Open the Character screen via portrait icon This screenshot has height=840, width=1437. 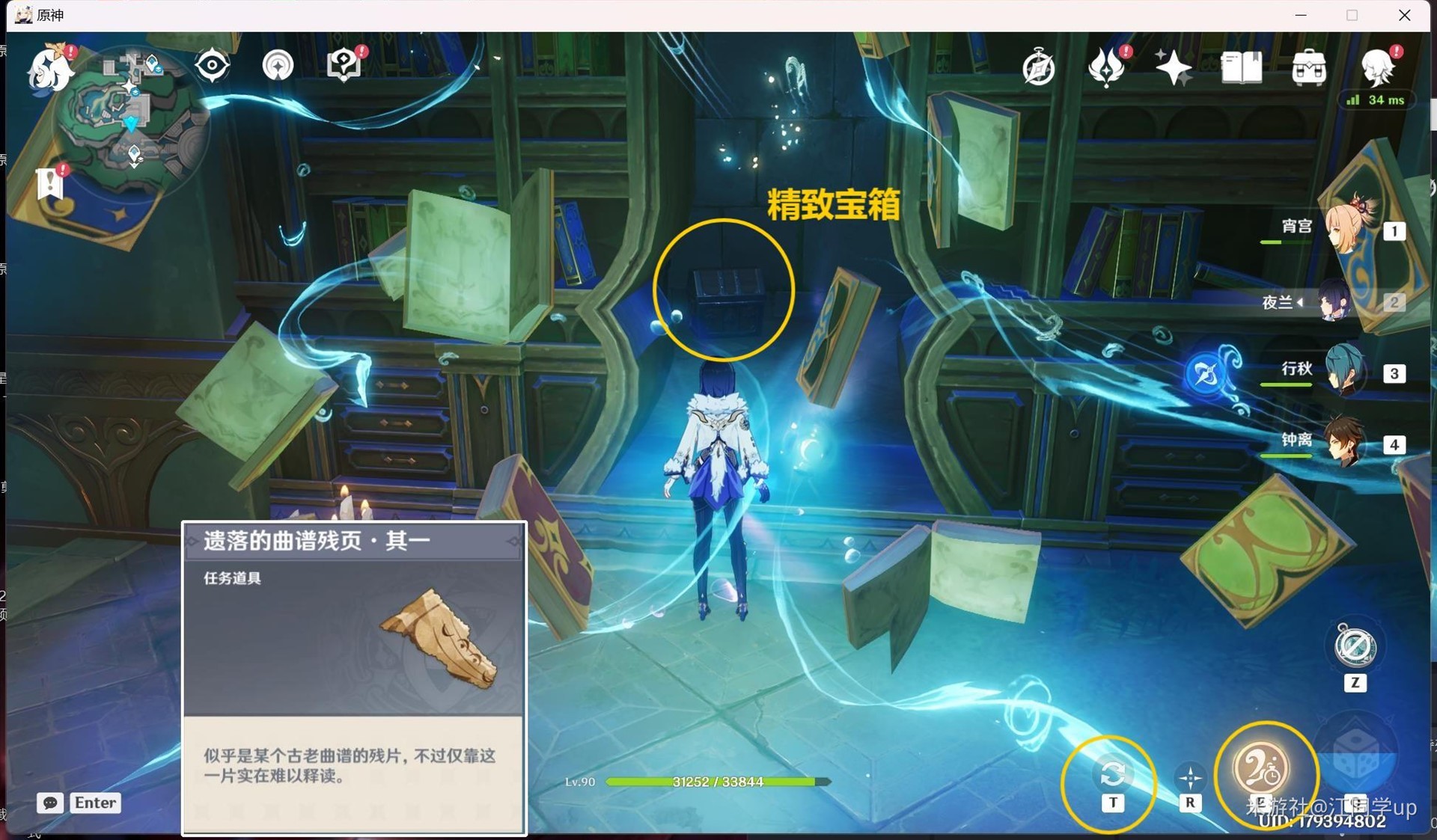tap(1379, 67)
